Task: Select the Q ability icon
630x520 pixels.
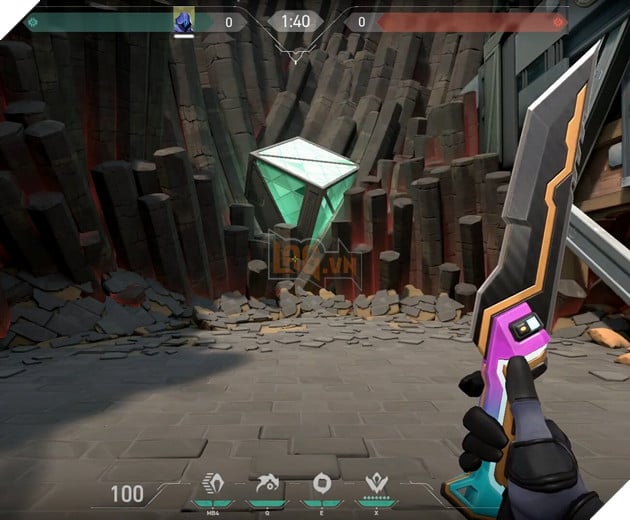Action: (x=268, y=486)
